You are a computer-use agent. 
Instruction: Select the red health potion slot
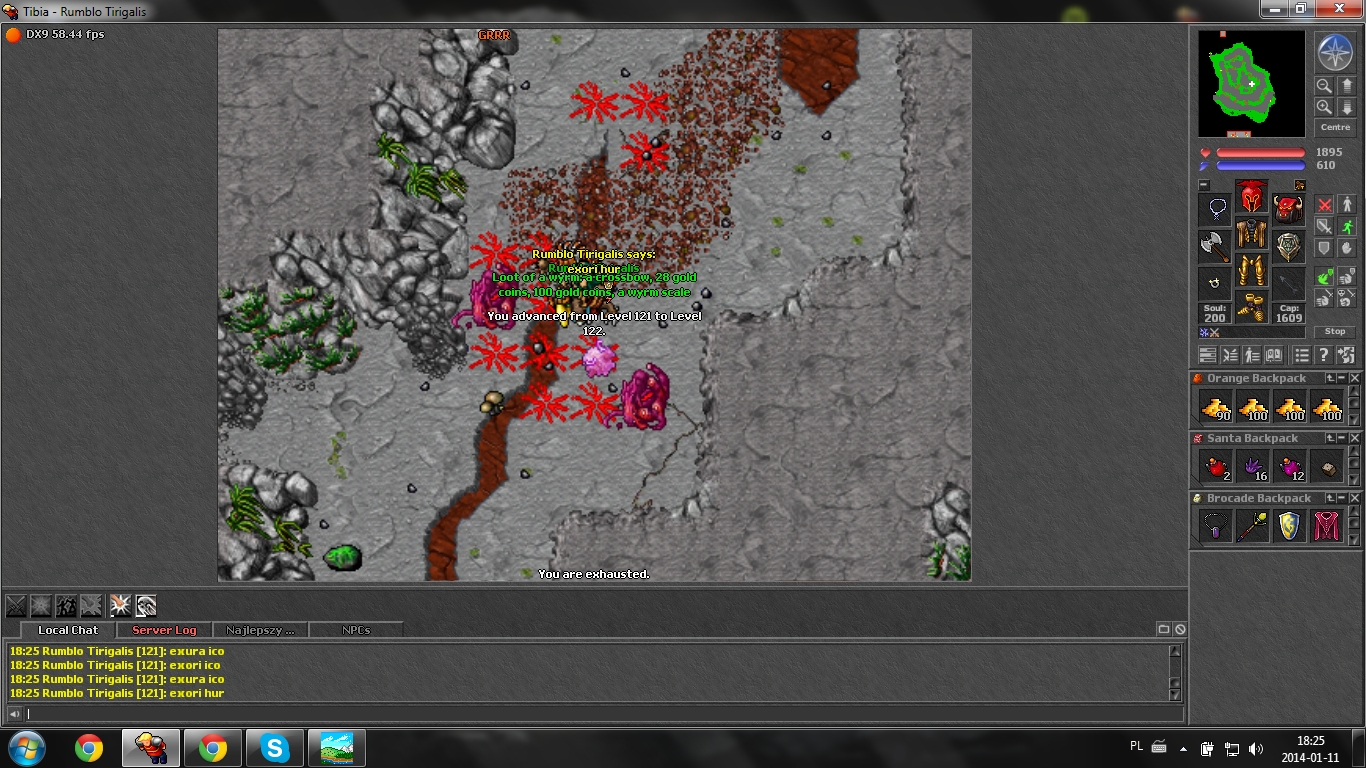point(1215,466)
